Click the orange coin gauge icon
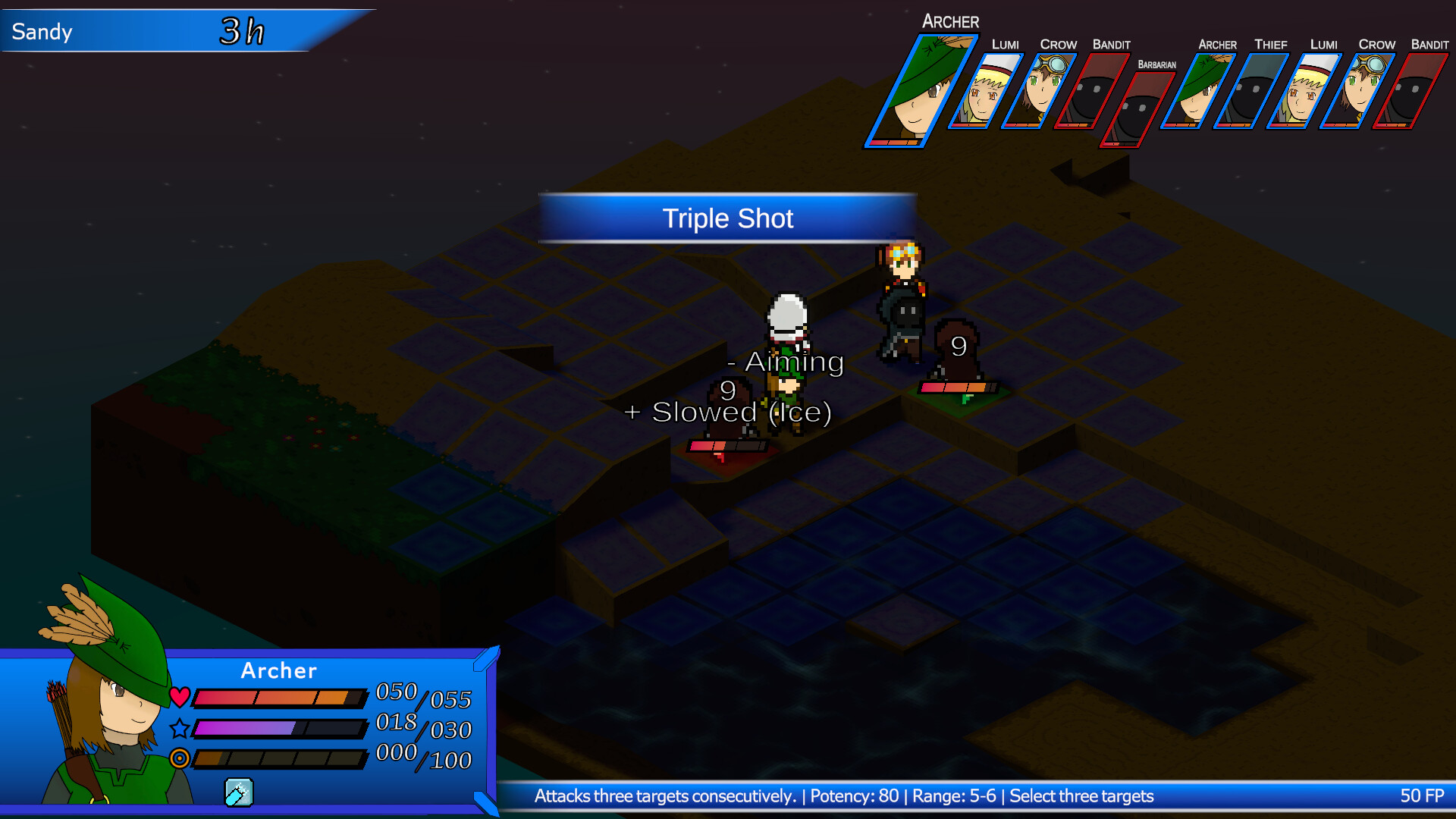Screen dimensions: 1456x819 point(180,759)
